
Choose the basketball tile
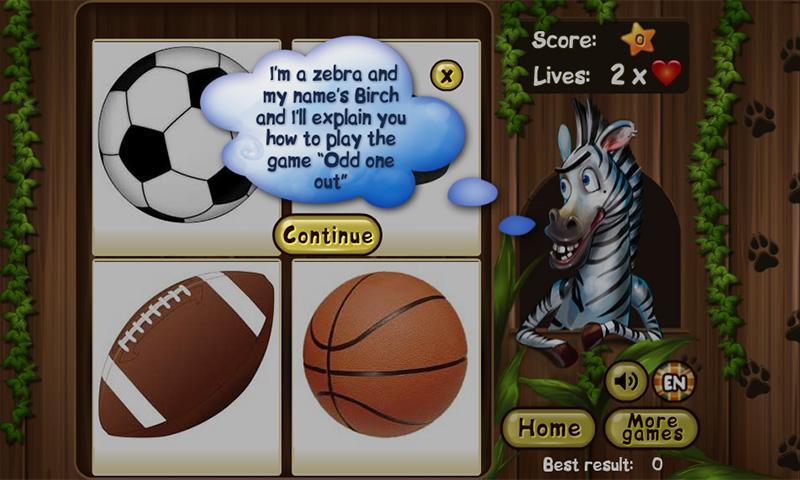click(x=385, y=354)
